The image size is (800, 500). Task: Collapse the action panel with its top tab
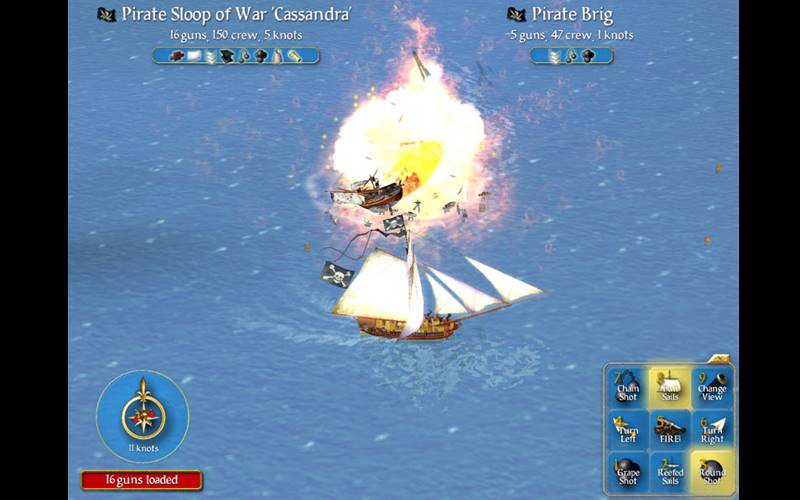(718, 358)
